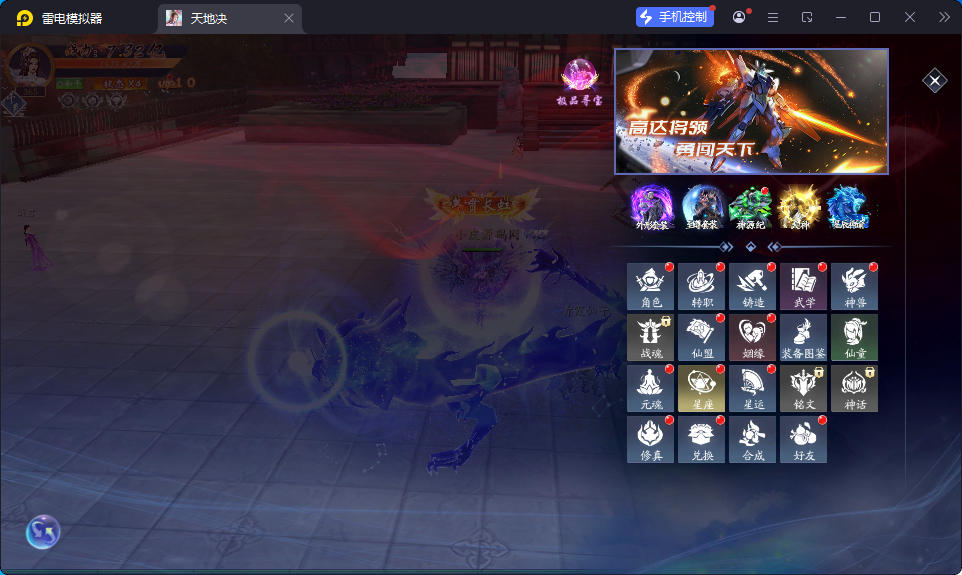Open the 铸造 forging menu
Viewport: 962px width, 575px height.
pyautogui.click(x=753, y=286)
